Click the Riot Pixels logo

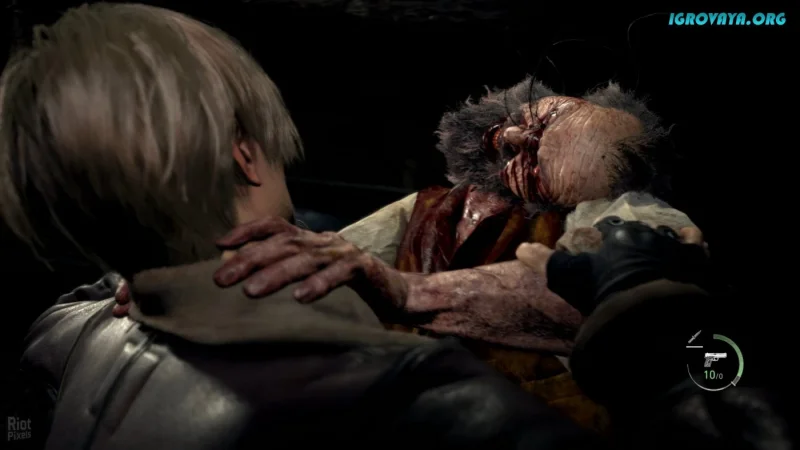[x=18, y=428]
